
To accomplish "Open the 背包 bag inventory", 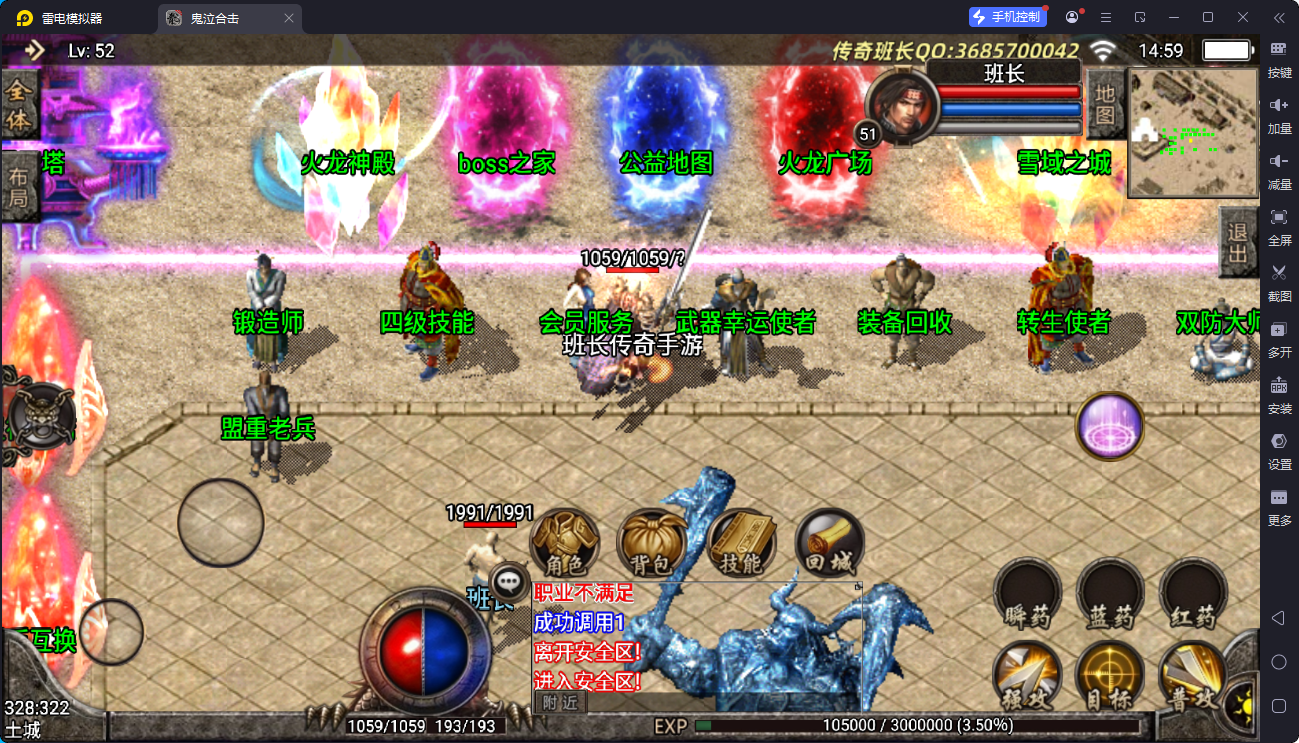I will (652, 545).
